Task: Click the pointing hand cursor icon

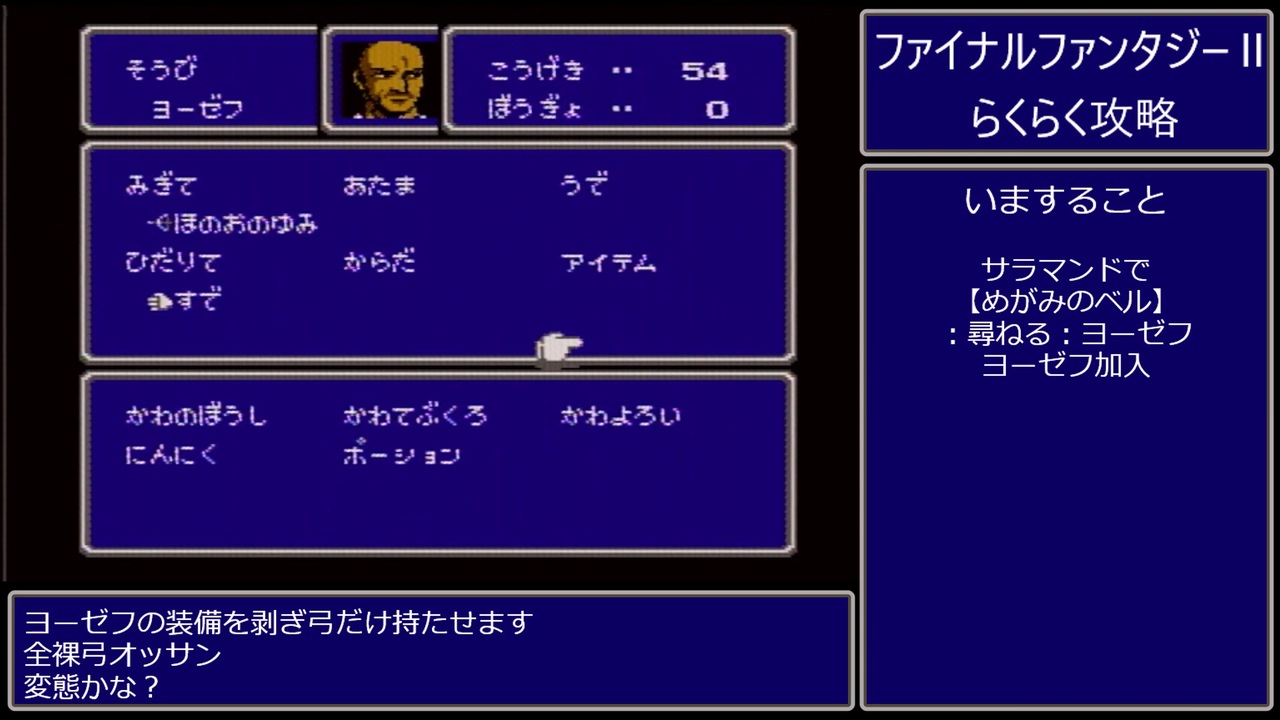Action: pos(558,350)
